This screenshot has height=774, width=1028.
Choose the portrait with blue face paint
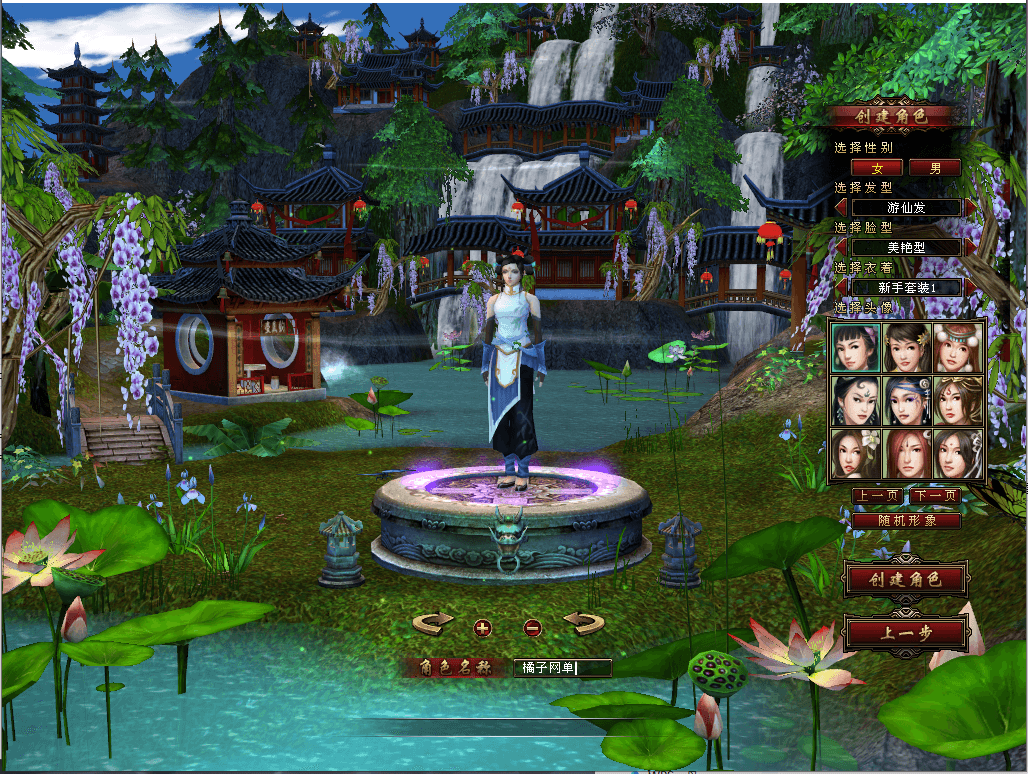coord(907,401)
